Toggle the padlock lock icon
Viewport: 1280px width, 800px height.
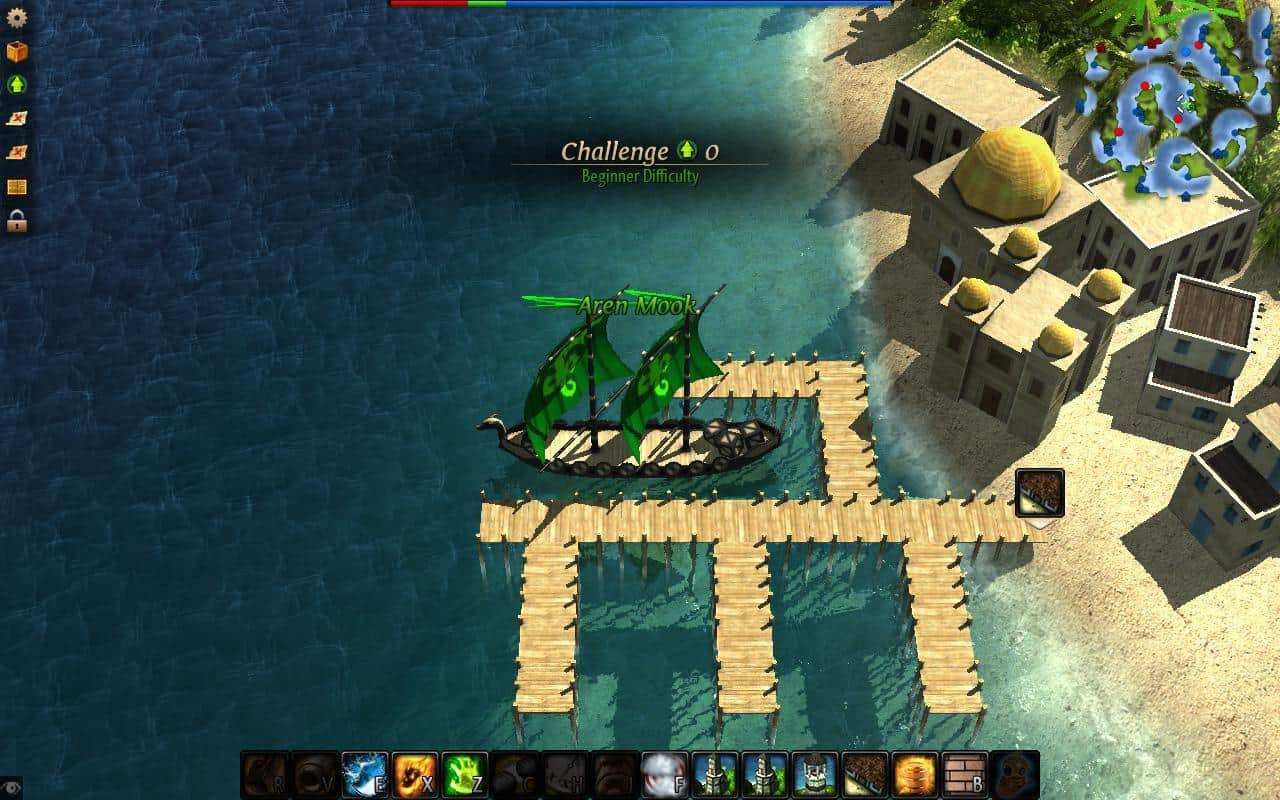click(16, 221)
